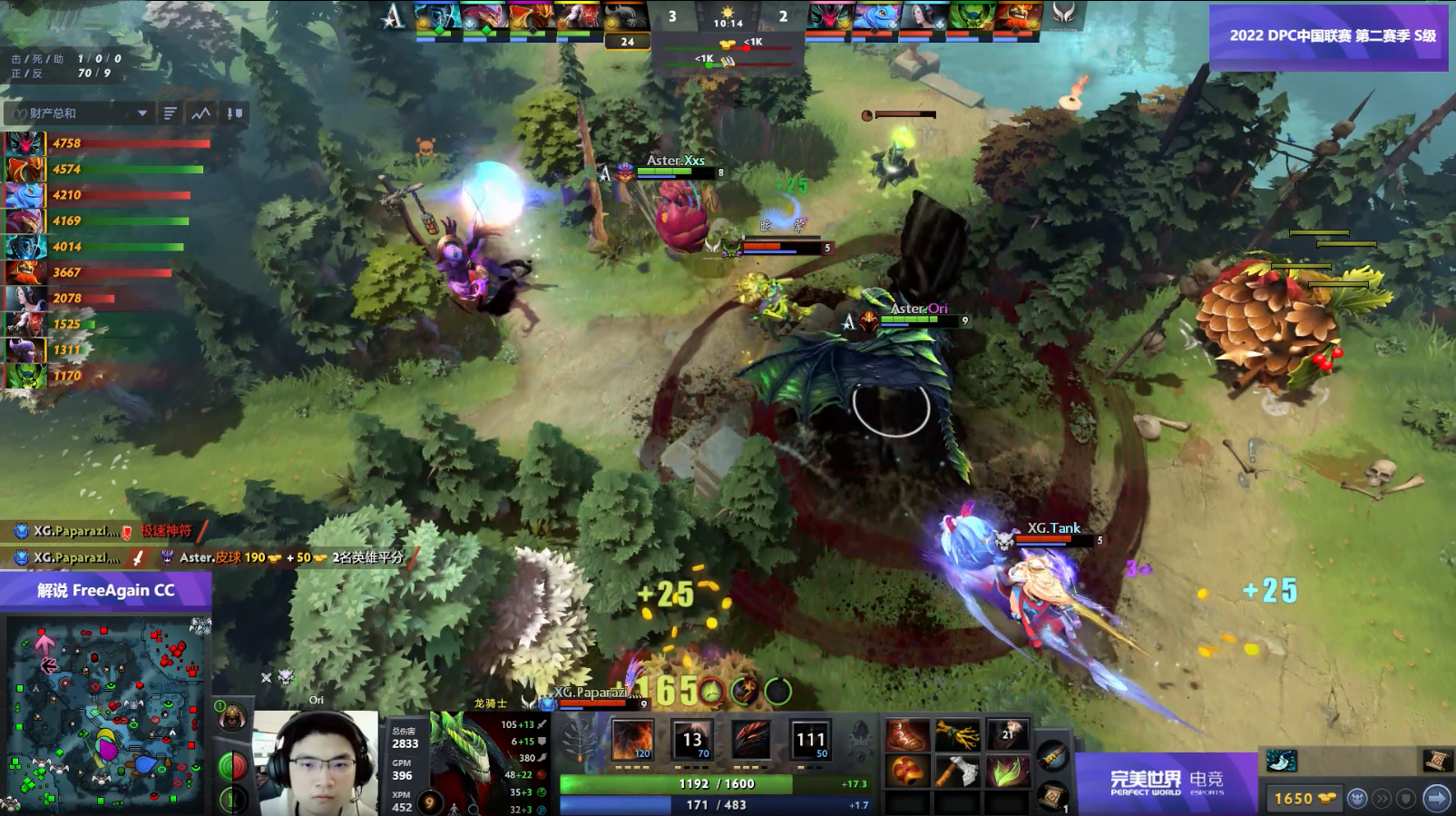Click the blue arrow button at bottom right
Viewport: 1456px width, 816px height.
(x=1438, y=799)
